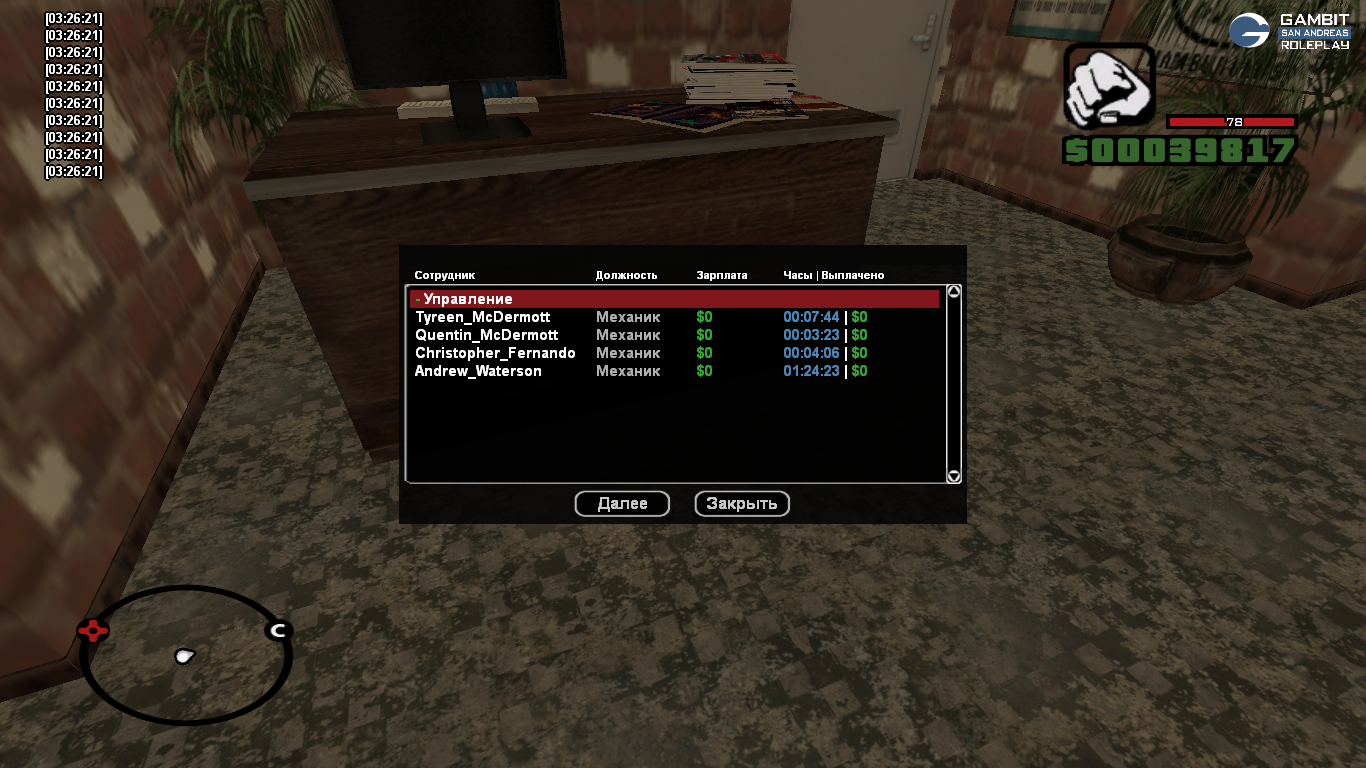Click the circular radar minimap
The width and height of the screenshot is (1366, 768).
click(186, 655)
